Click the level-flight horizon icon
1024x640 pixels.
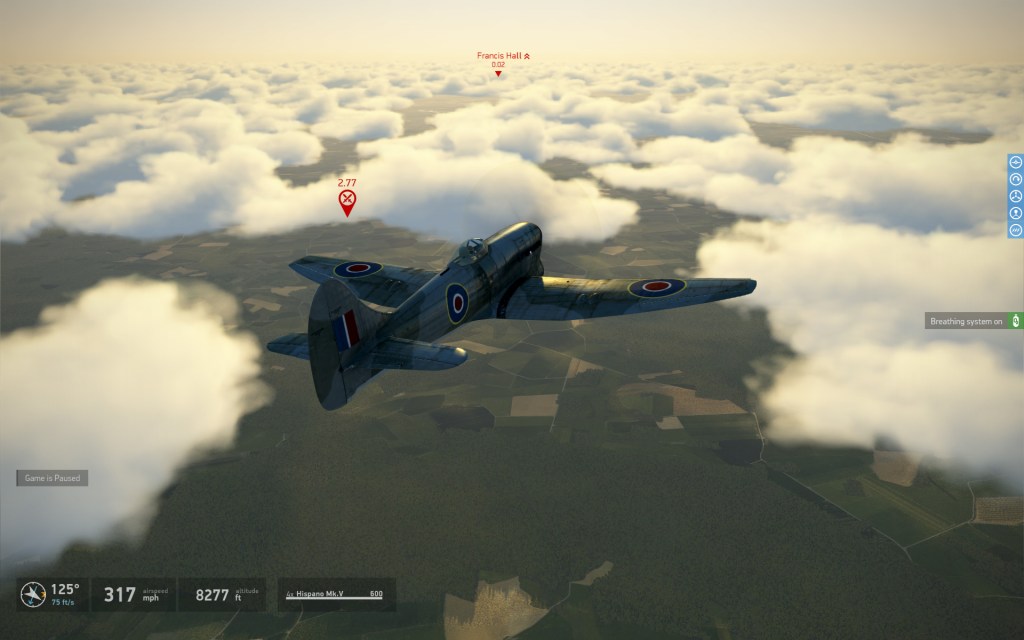pyautogui.click(x=1015, y=162)
